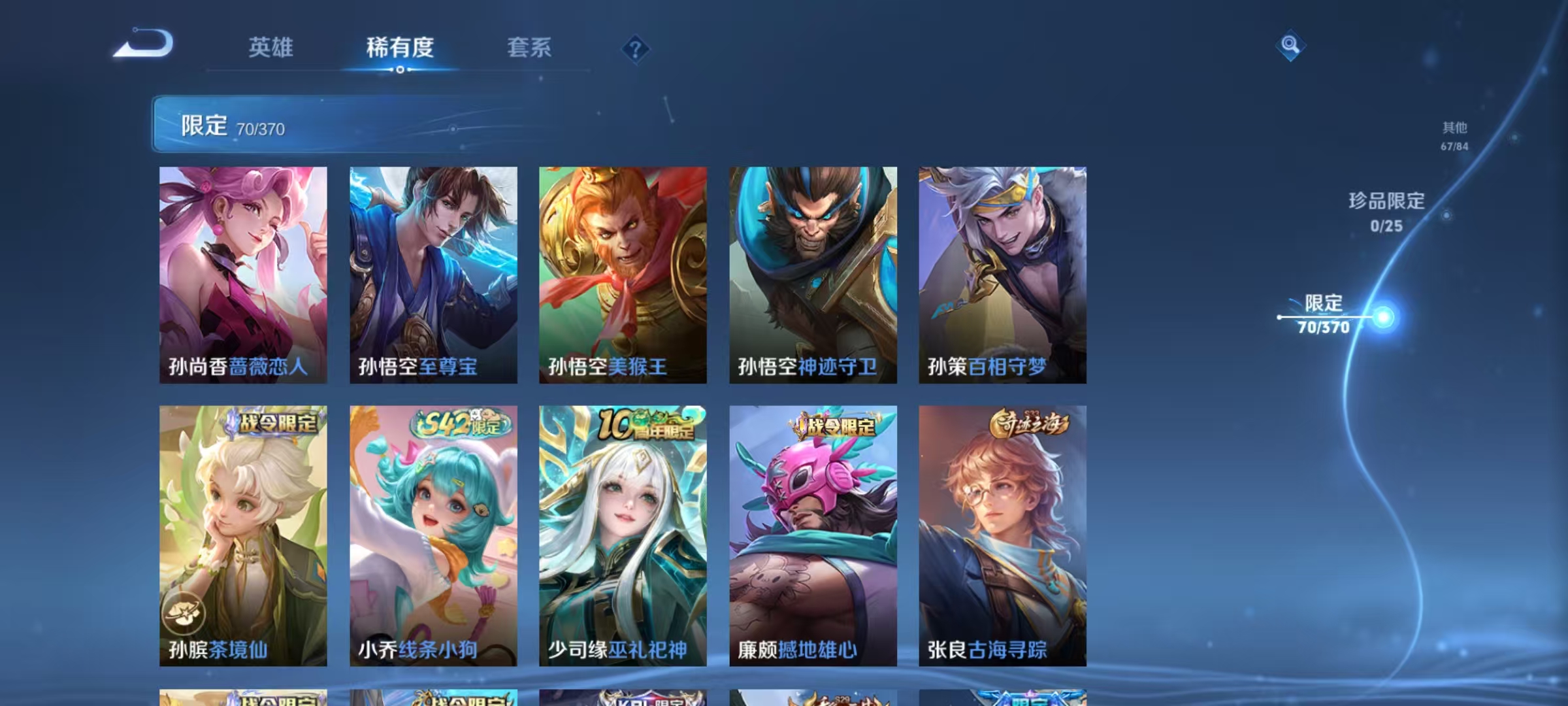Switch to the 套系 tab
Image resolution: width=1568 pixels, height=706 pixels.
pos(529,48)
